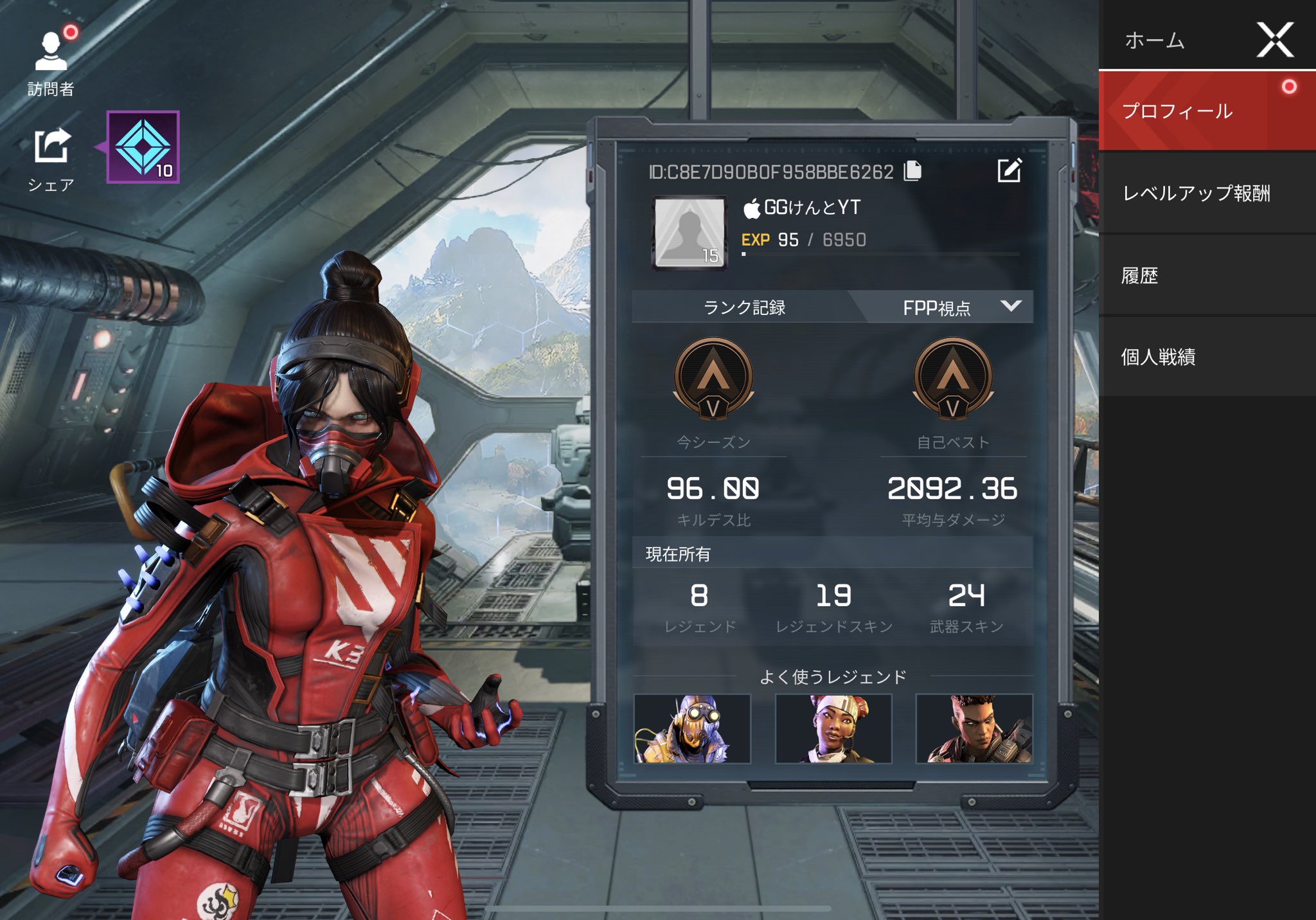Close the menu with the X button
Viewport: 1316px width, 920px height.
1275,40
